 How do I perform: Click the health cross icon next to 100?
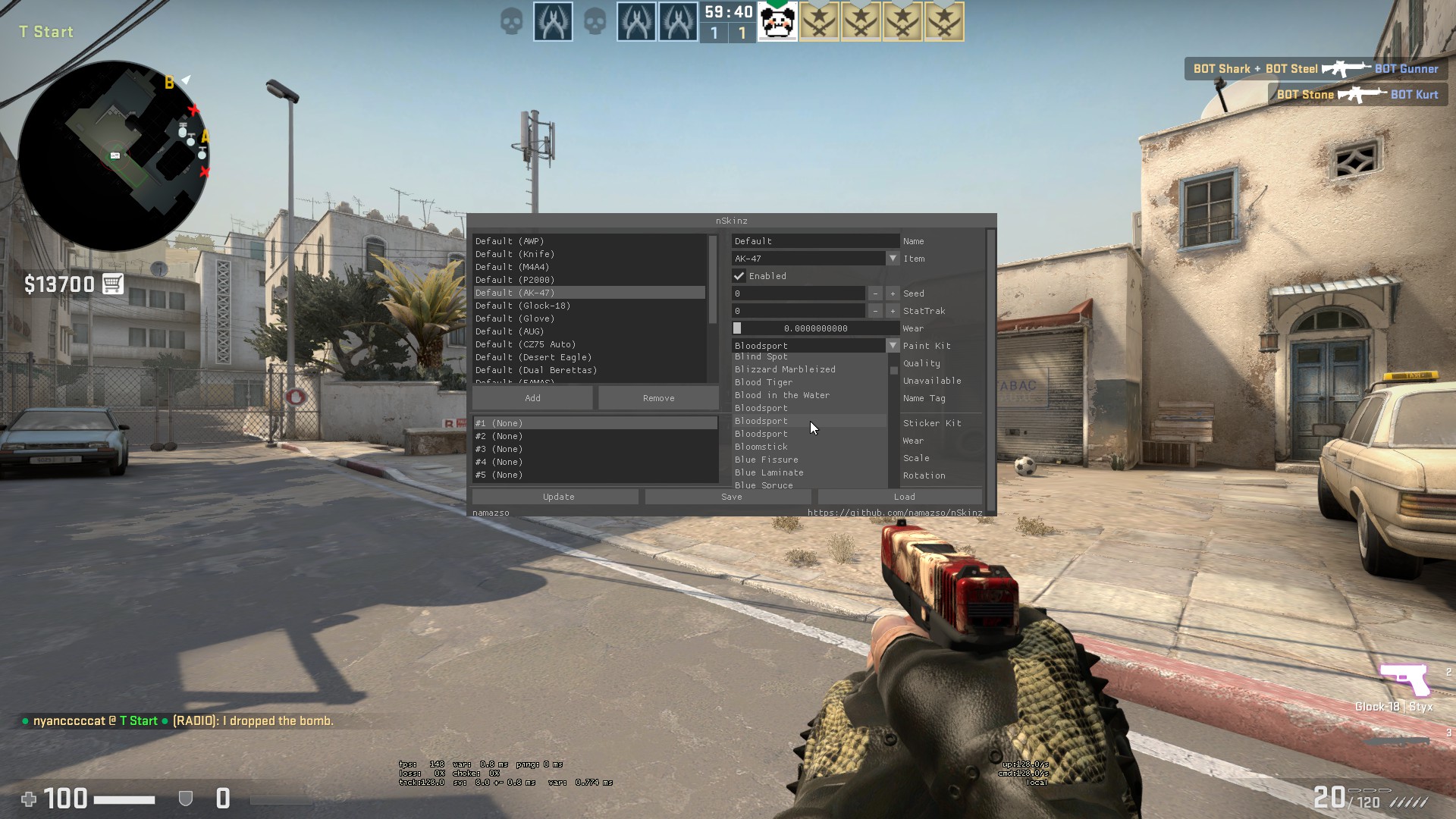[x=29, y=799]
